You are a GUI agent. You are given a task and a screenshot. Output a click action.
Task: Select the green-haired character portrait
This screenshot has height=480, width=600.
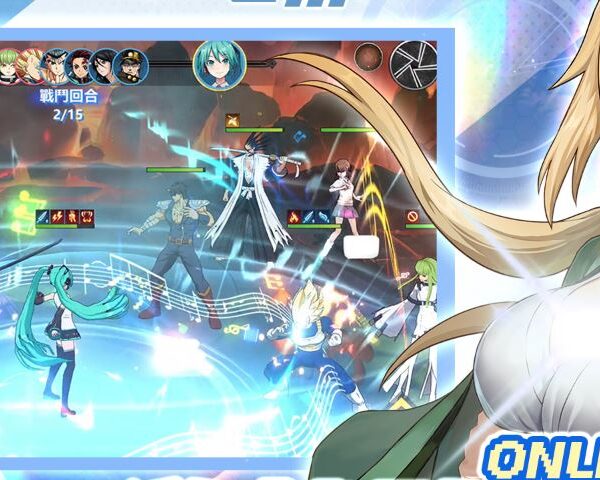coord(8,67)
